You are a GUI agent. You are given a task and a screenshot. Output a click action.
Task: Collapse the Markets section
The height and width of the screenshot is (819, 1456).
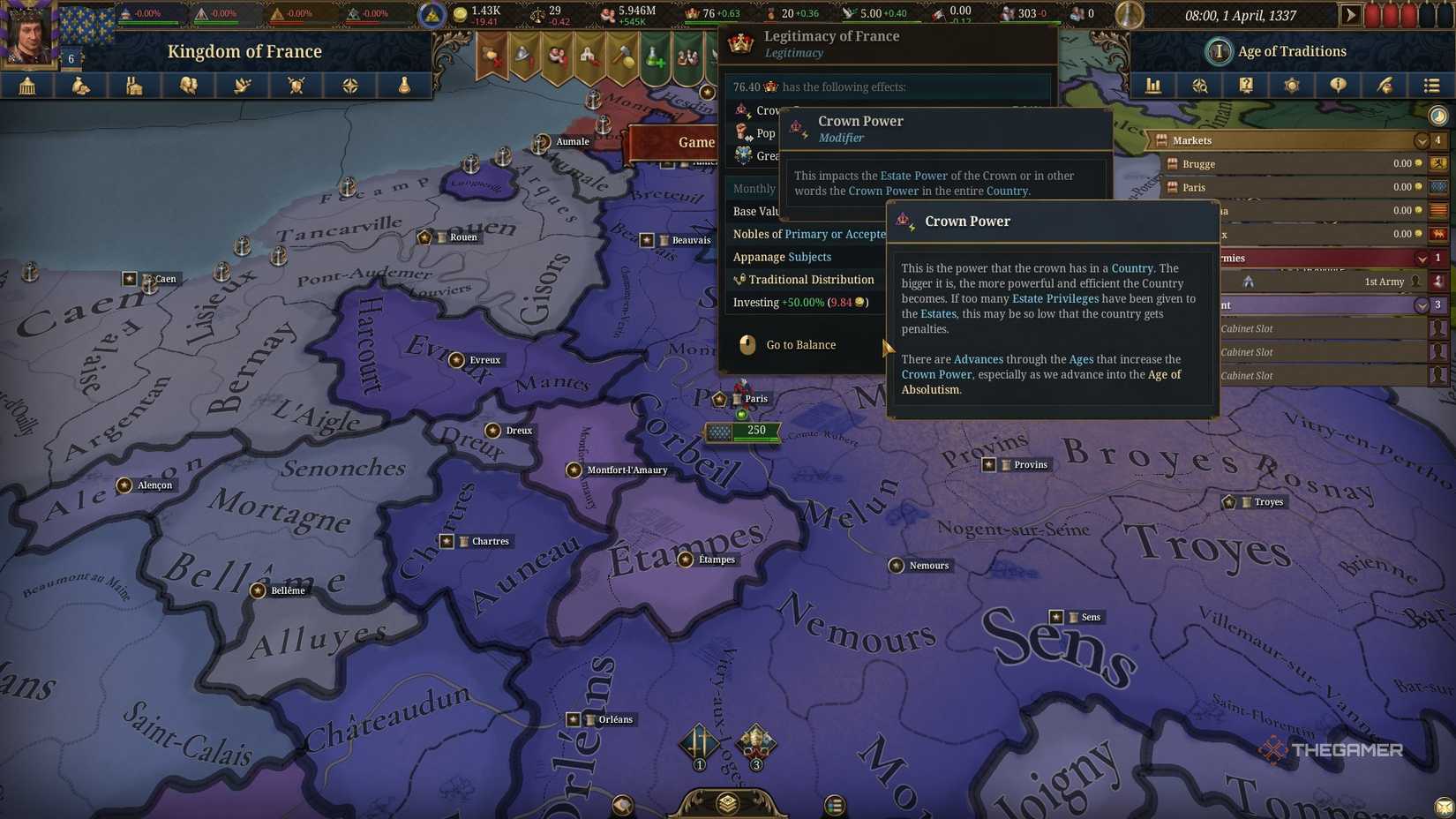pyautogui.click(x=1422, y=140)
